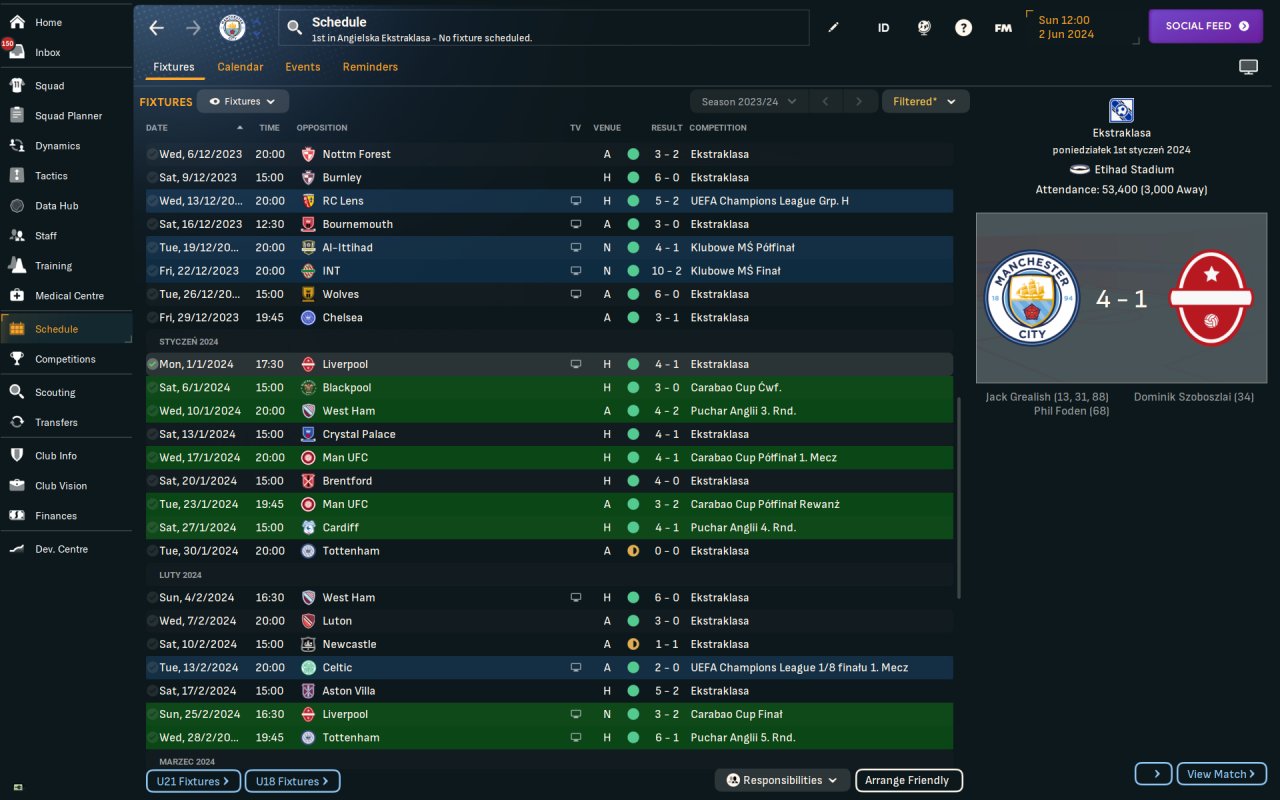Image resolution: width=1280 pixels, height=800 pixels.
Task: Open the Finances page
Action: coord(56,516)
